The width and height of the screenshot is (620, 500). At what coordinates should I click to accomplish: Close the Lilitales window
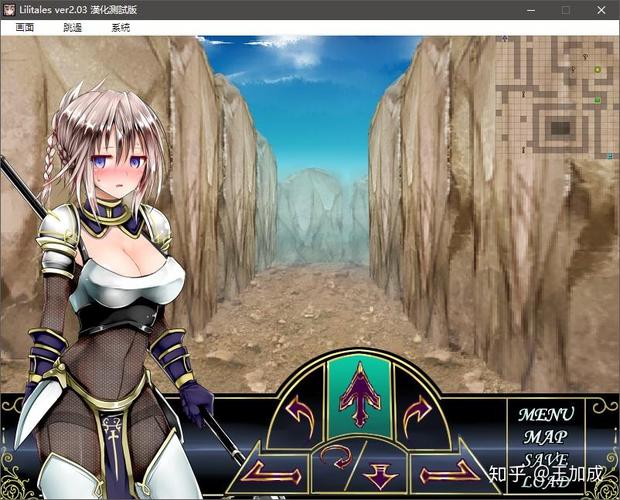pyautogui.click(x=599, y=10)
